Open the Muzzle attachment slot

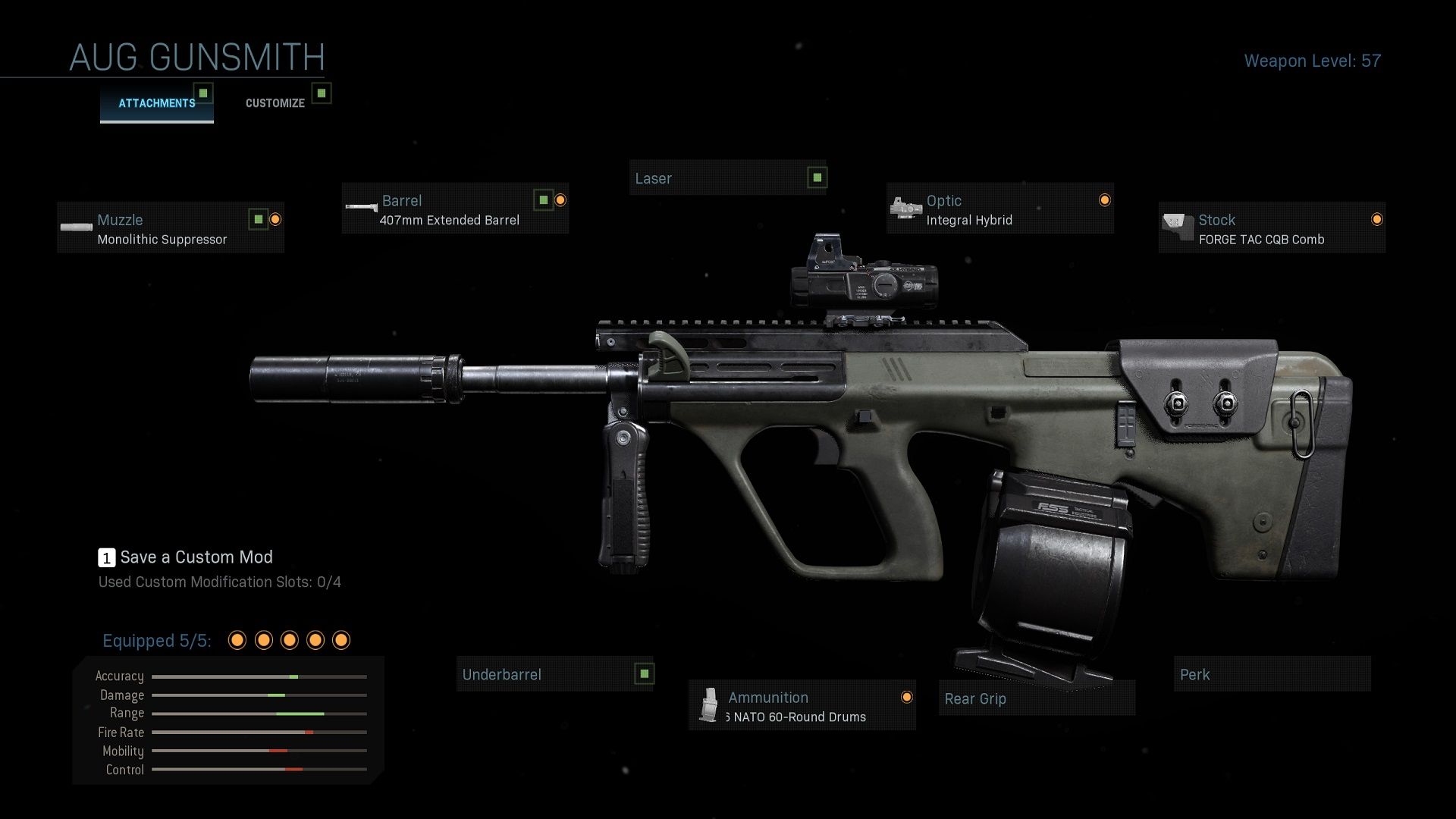pyautogui.click(x=171, y=227)
